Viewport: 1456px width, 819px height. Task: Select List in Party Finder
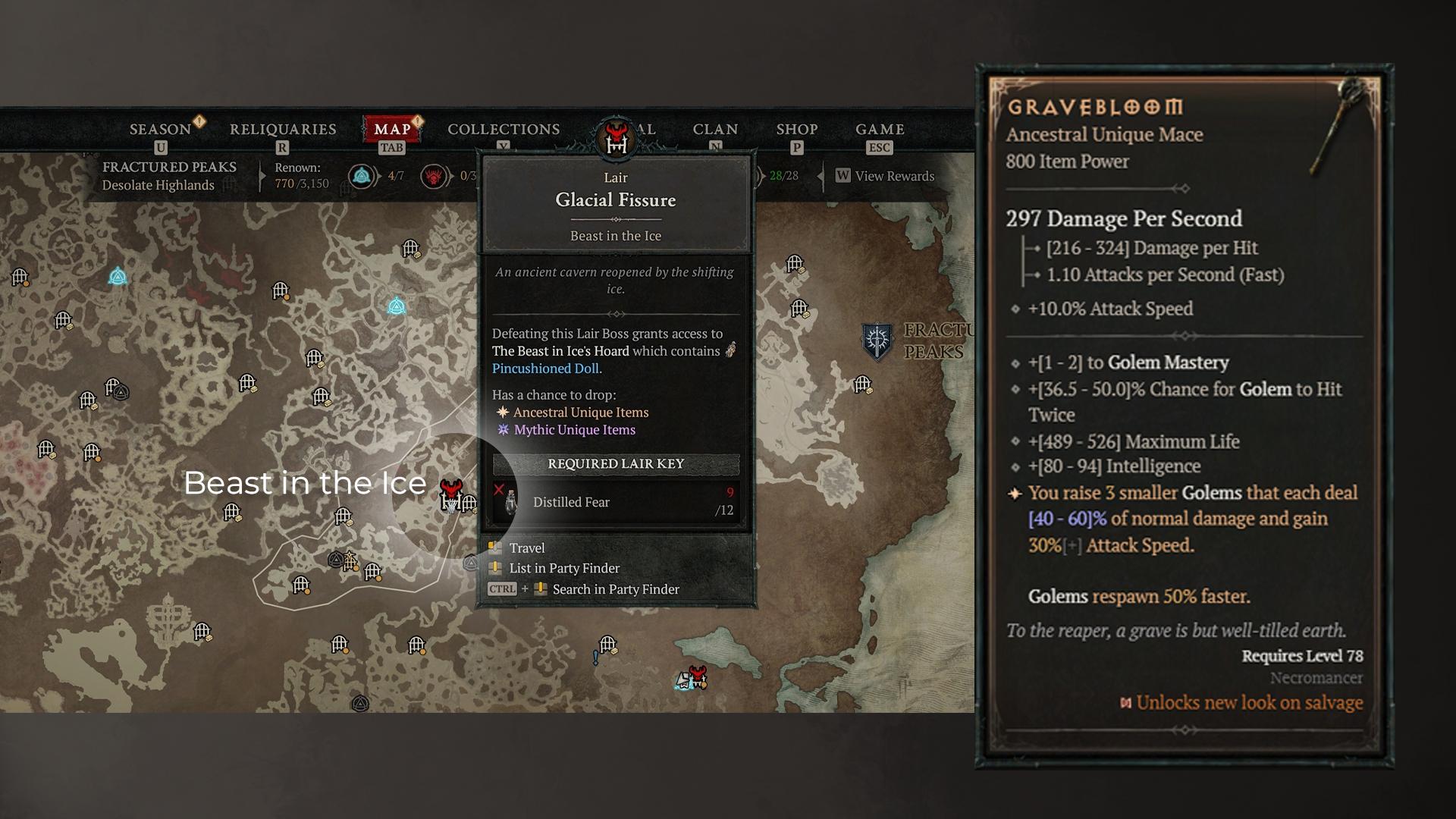(563, 568)
